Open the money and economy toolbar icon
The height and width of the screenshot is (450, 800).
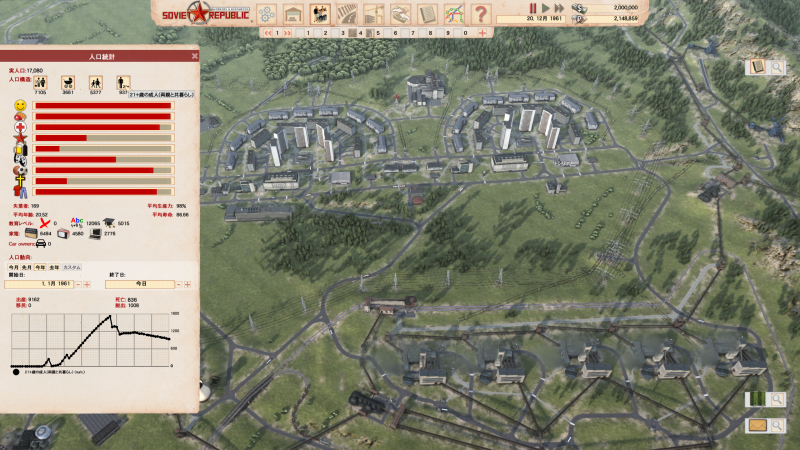[401, 14]
